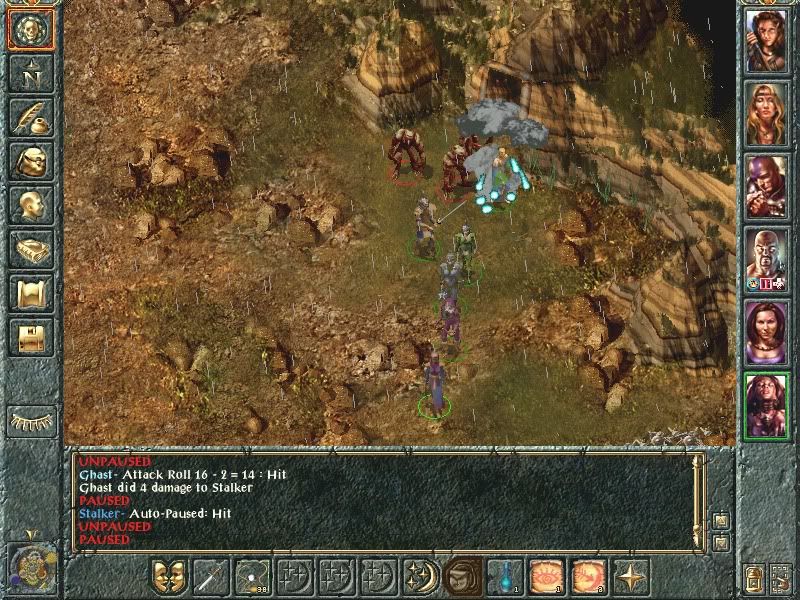Select the sword quick weapon slot
Image resolution: width=800 pixels, height=600 pixels.
coord(211,576)
